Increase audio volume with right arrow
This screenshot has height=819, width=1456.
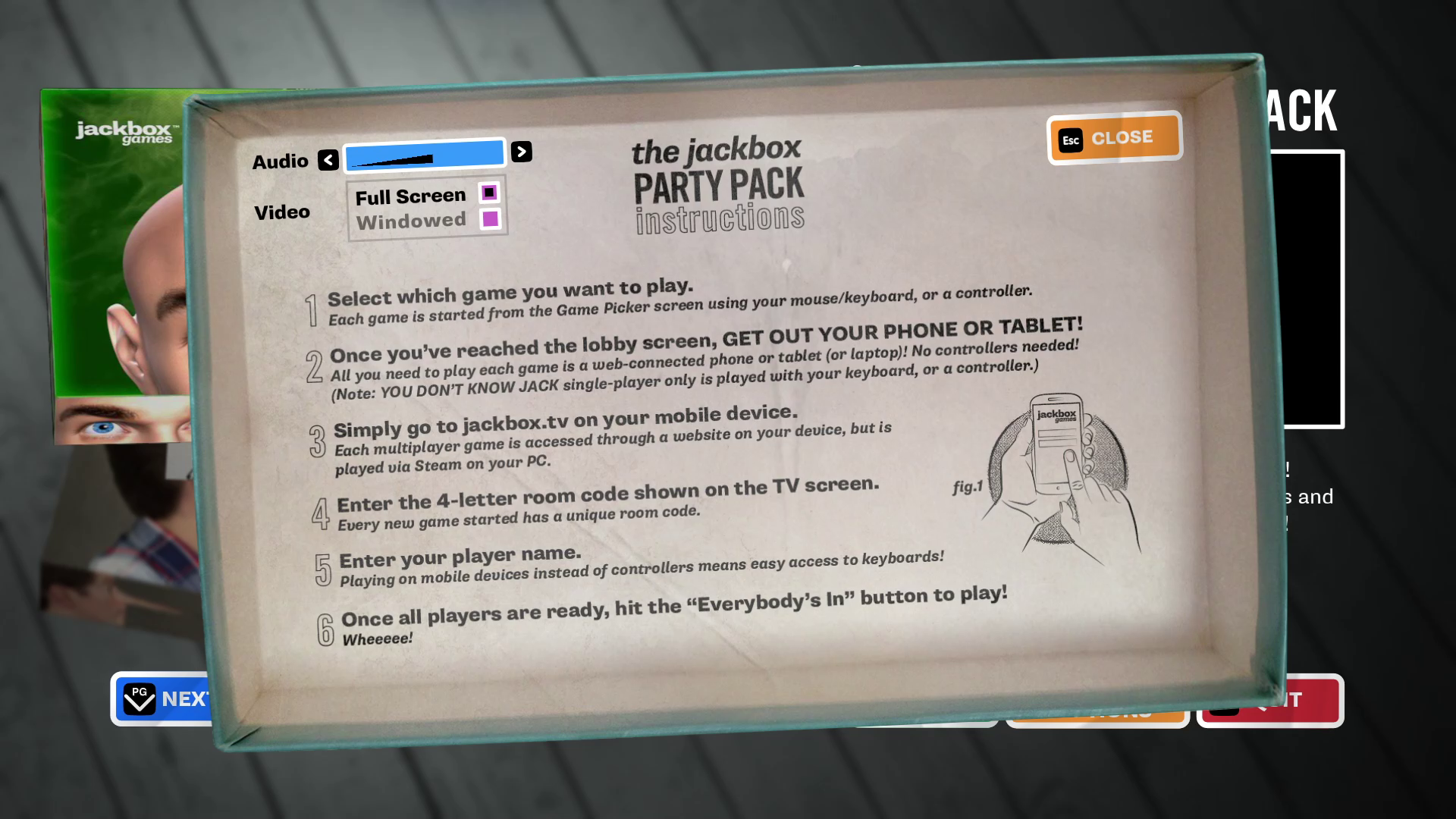click(x=521, y=152)
